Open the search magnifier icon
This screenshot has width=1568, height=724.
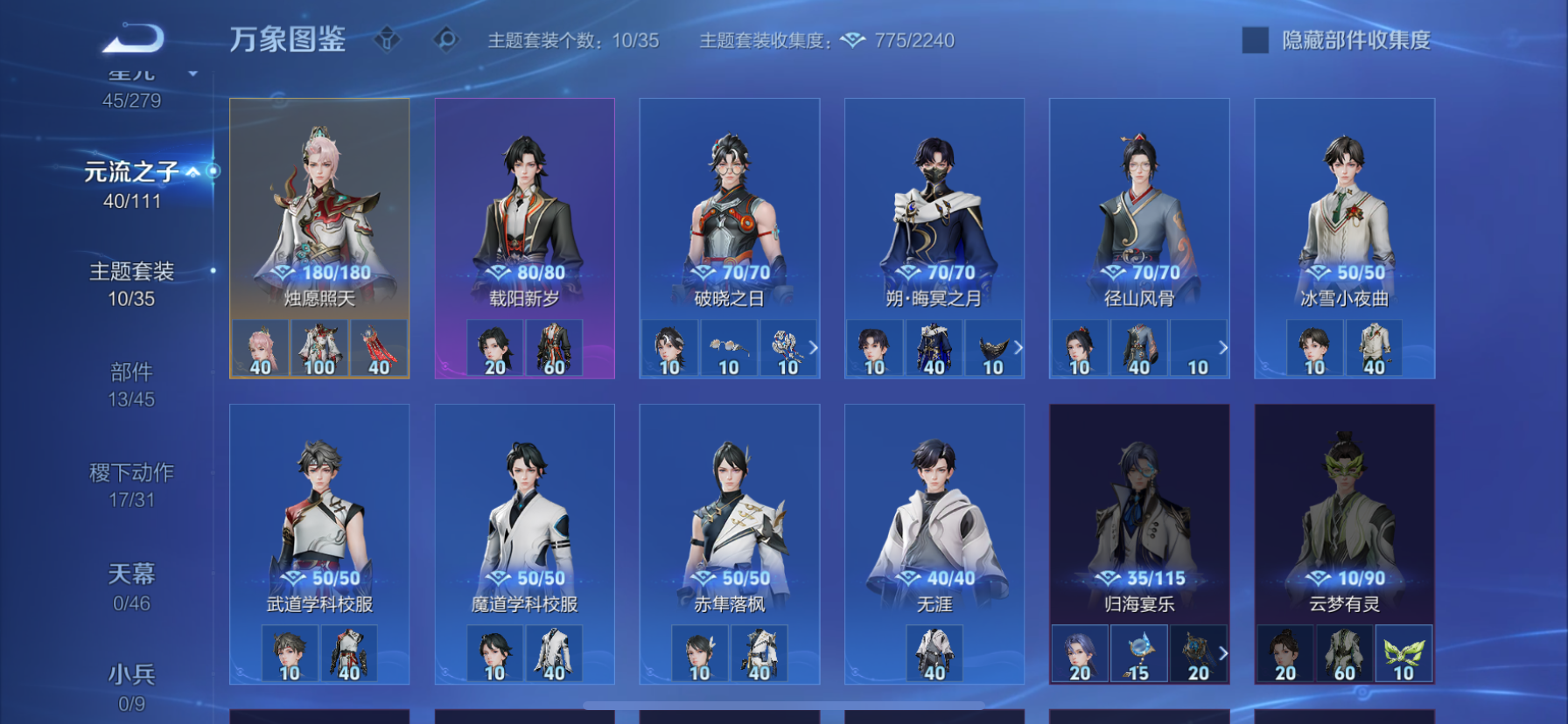pos(446,39)
